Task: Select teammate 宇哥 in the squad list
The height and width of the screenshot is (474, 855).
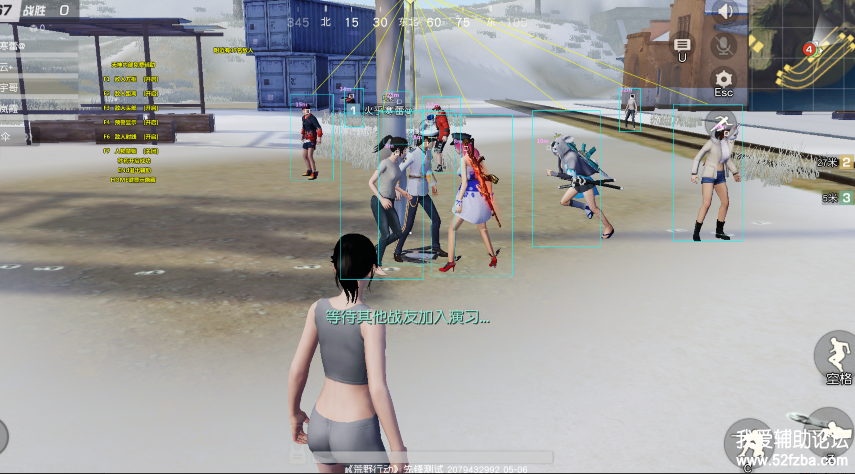Action: [12, 87]
